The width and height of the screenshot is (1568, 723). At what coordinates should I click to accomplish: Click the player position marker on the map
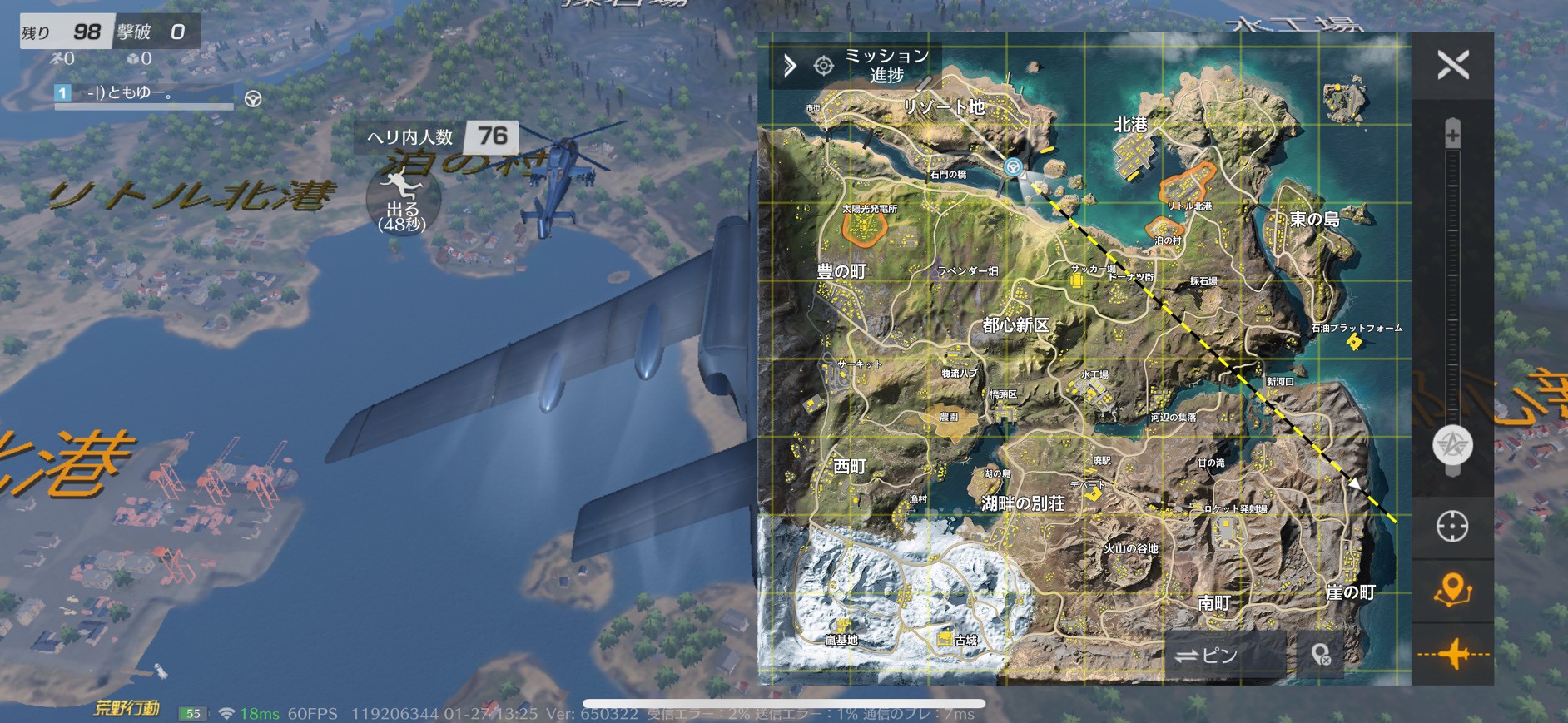pyautogui.click(x=1013, y=167)
